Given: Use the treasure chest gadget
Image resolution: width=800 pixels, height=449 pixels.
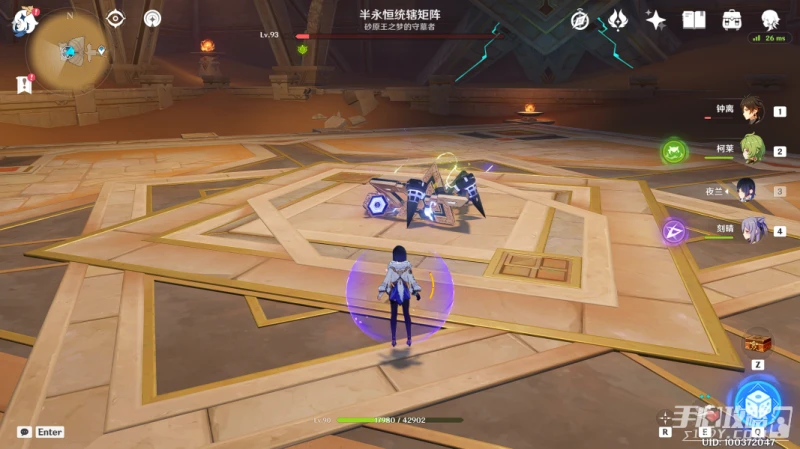Looking at the screenshot, I should click(x=757, y=341).
